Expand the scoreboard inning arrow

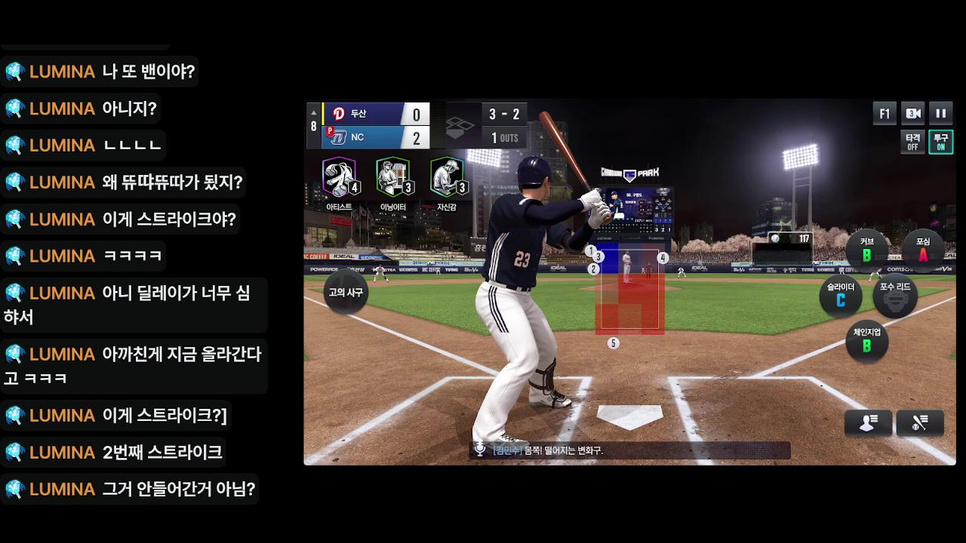tap(313, 113)
